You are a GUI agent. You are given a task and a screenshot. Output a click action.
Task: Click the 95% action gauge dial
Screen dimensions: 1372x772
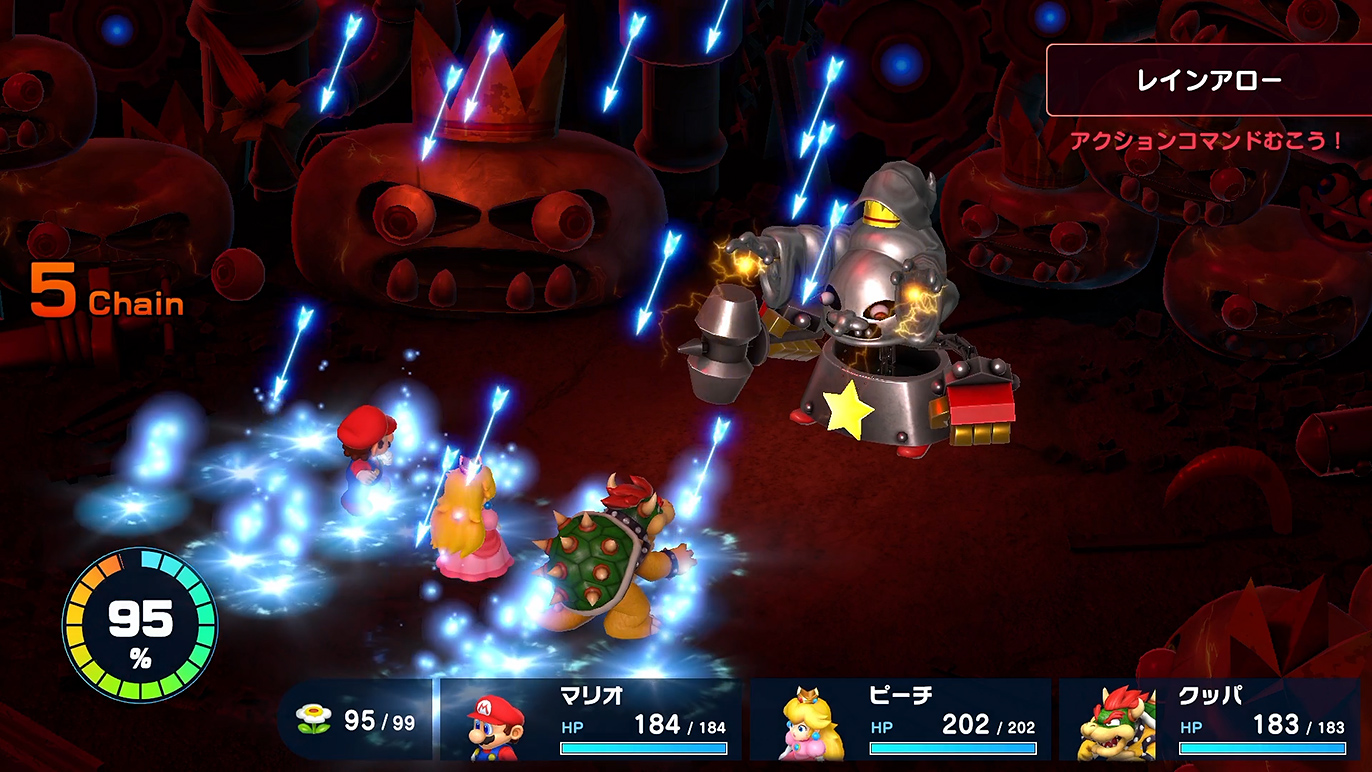click(x=140, y=624)
